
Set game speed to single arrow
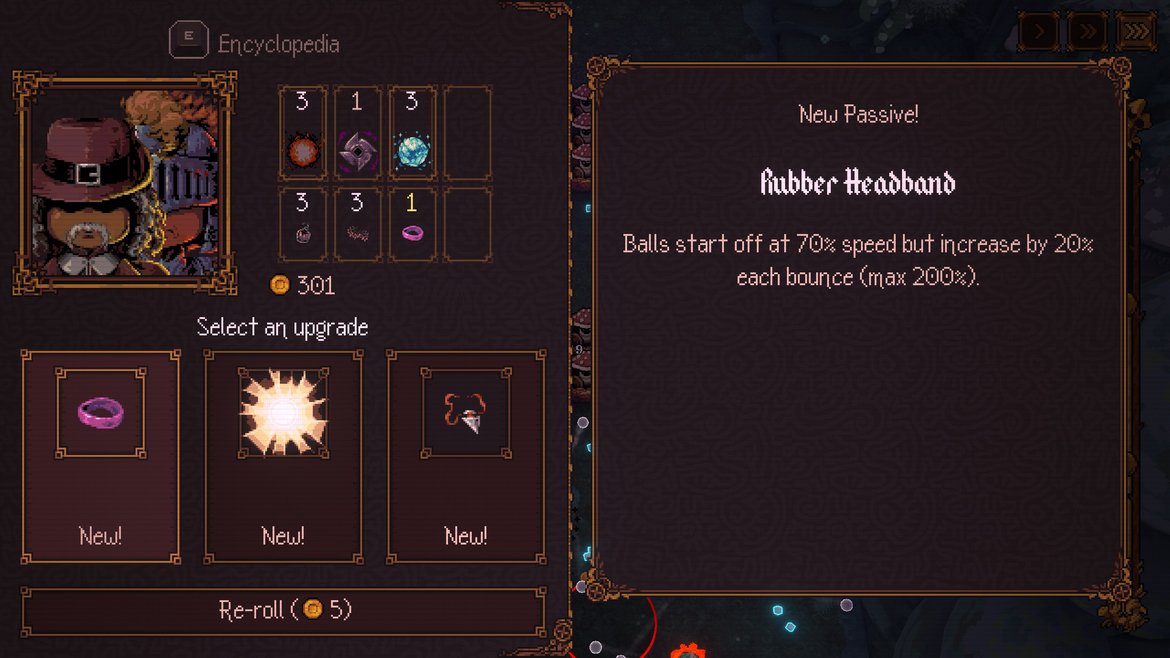(x=1039, y=32)
